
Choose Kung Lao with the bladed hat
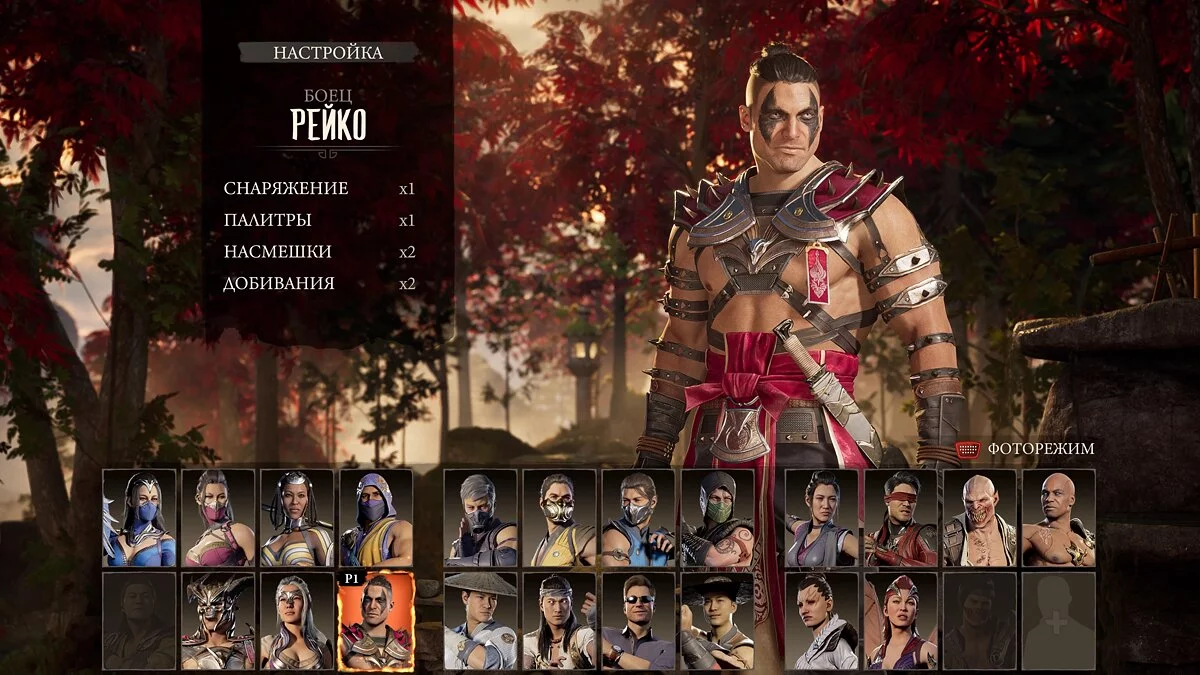pos(717,621)
